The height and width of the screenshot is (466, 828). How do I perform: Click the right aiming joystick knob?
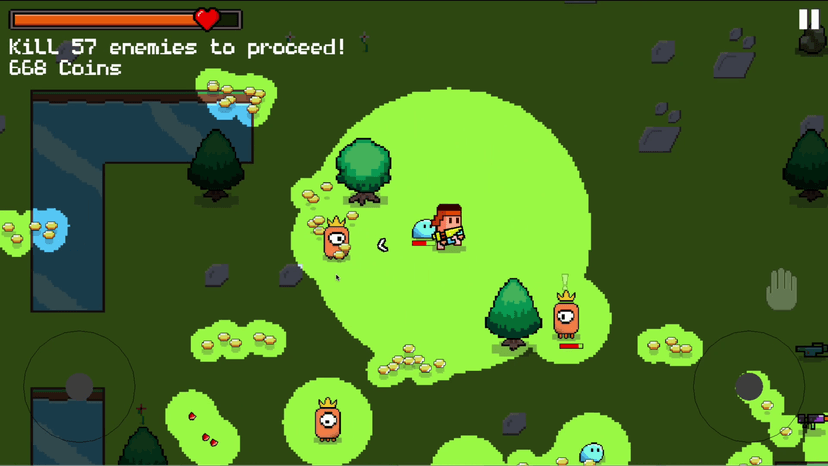tap(749, 386)
